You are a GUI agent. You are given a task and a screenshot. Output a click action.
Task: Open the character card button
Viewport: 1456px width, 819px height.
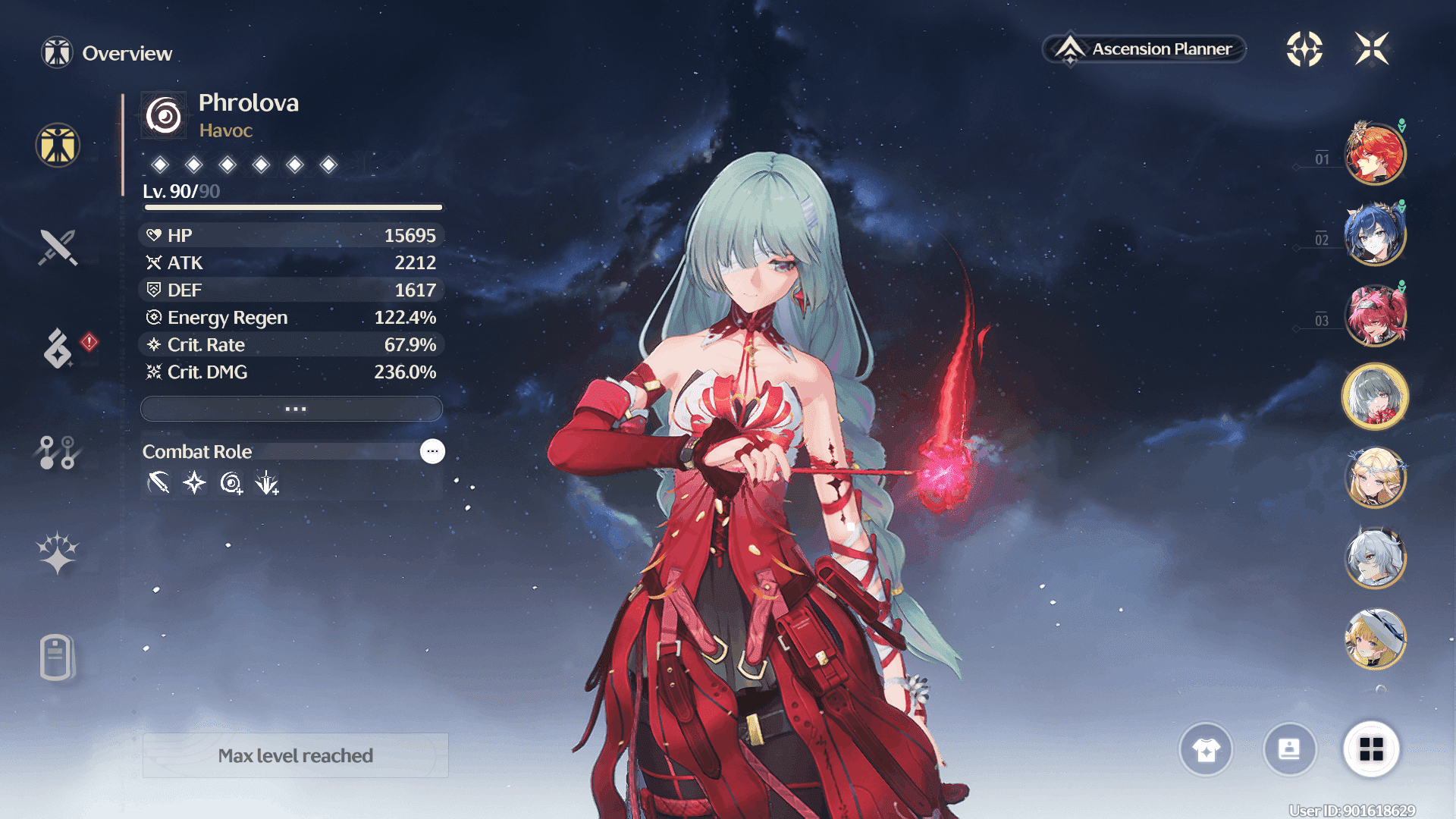pos(1289,750)
